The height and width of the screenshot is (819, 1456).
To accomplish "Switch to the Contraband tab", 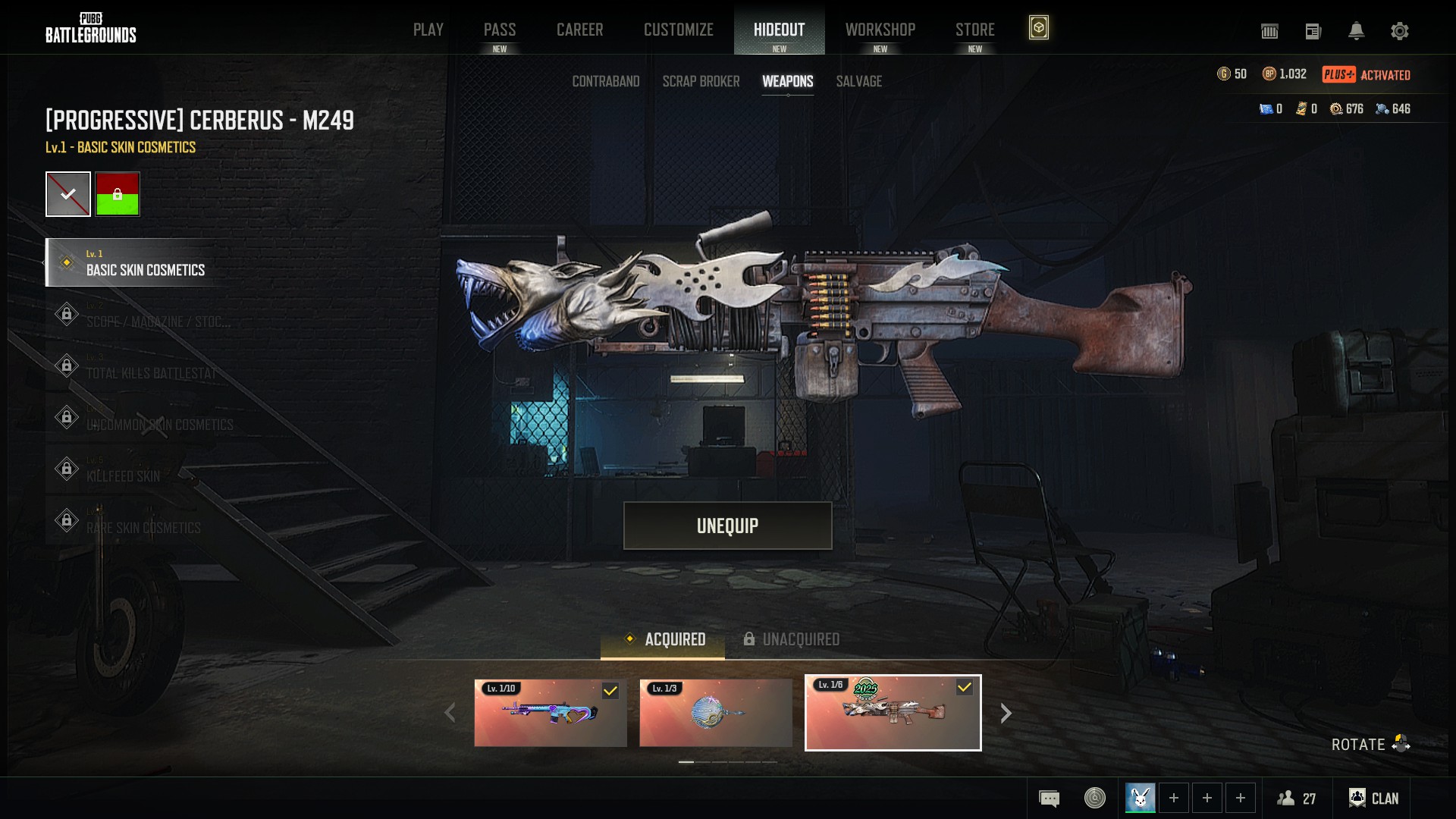I will coord(605,81).
